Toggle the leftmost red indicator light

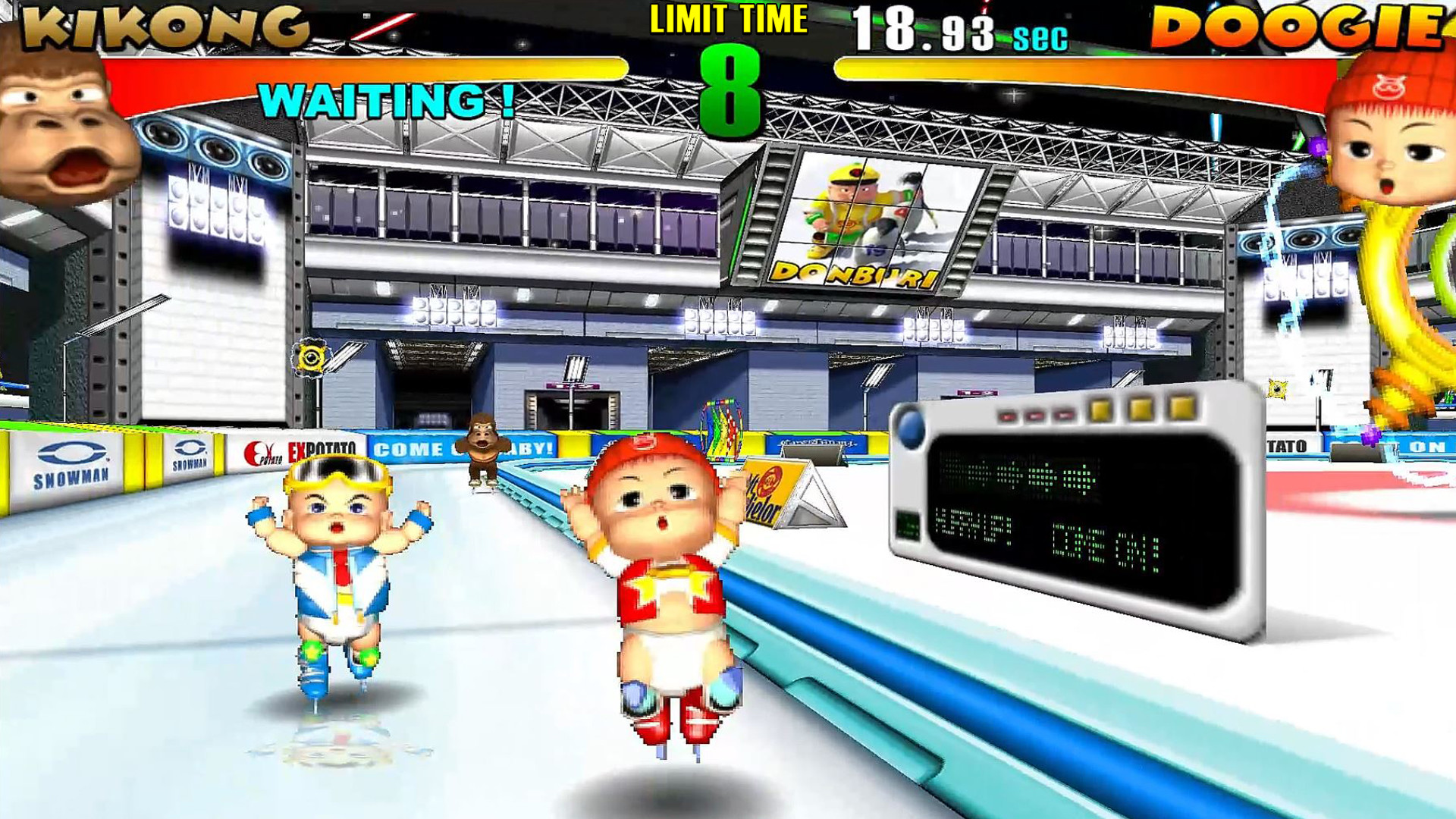(1008, 416)
